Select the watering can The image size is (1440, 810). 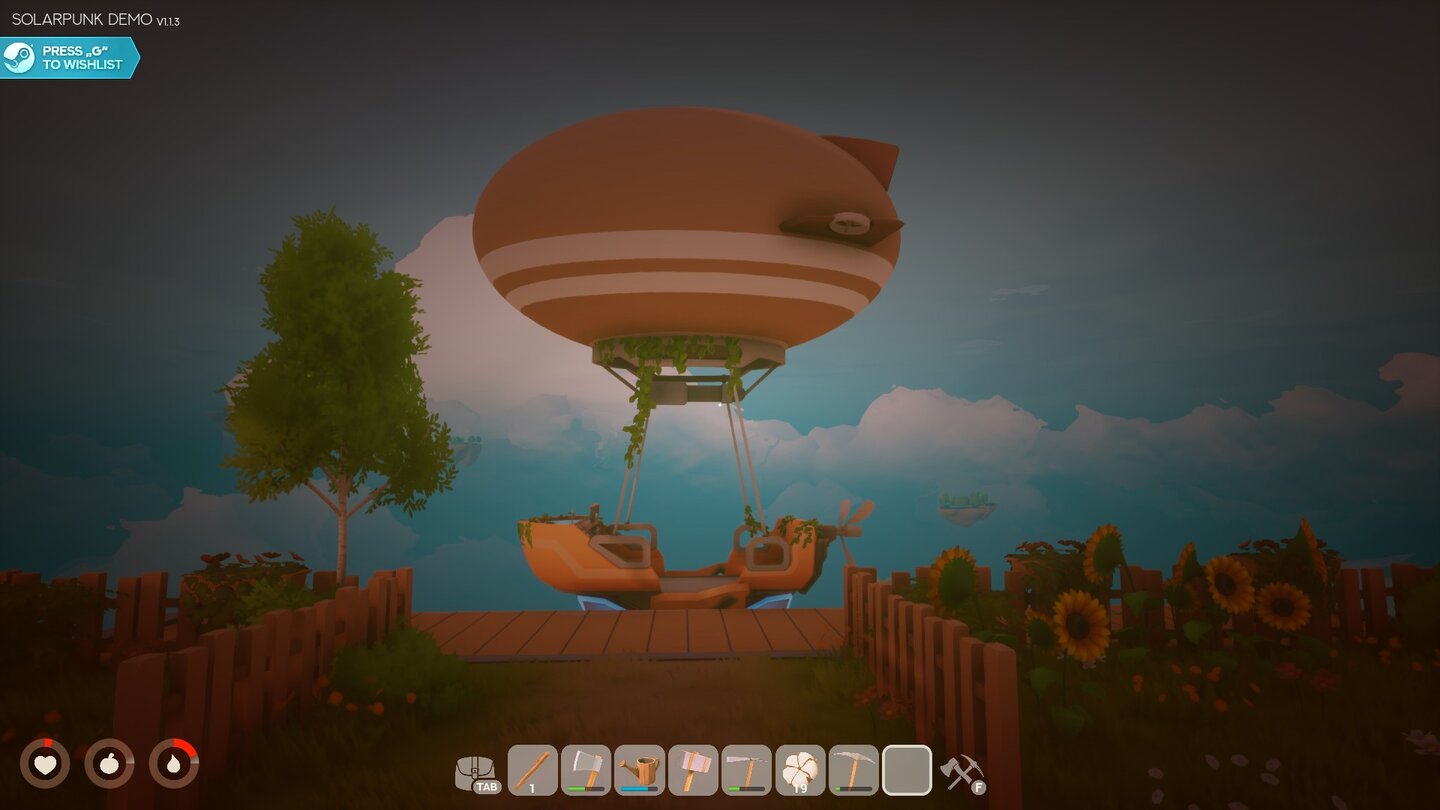pyautogui.click(x=639, y=768)
